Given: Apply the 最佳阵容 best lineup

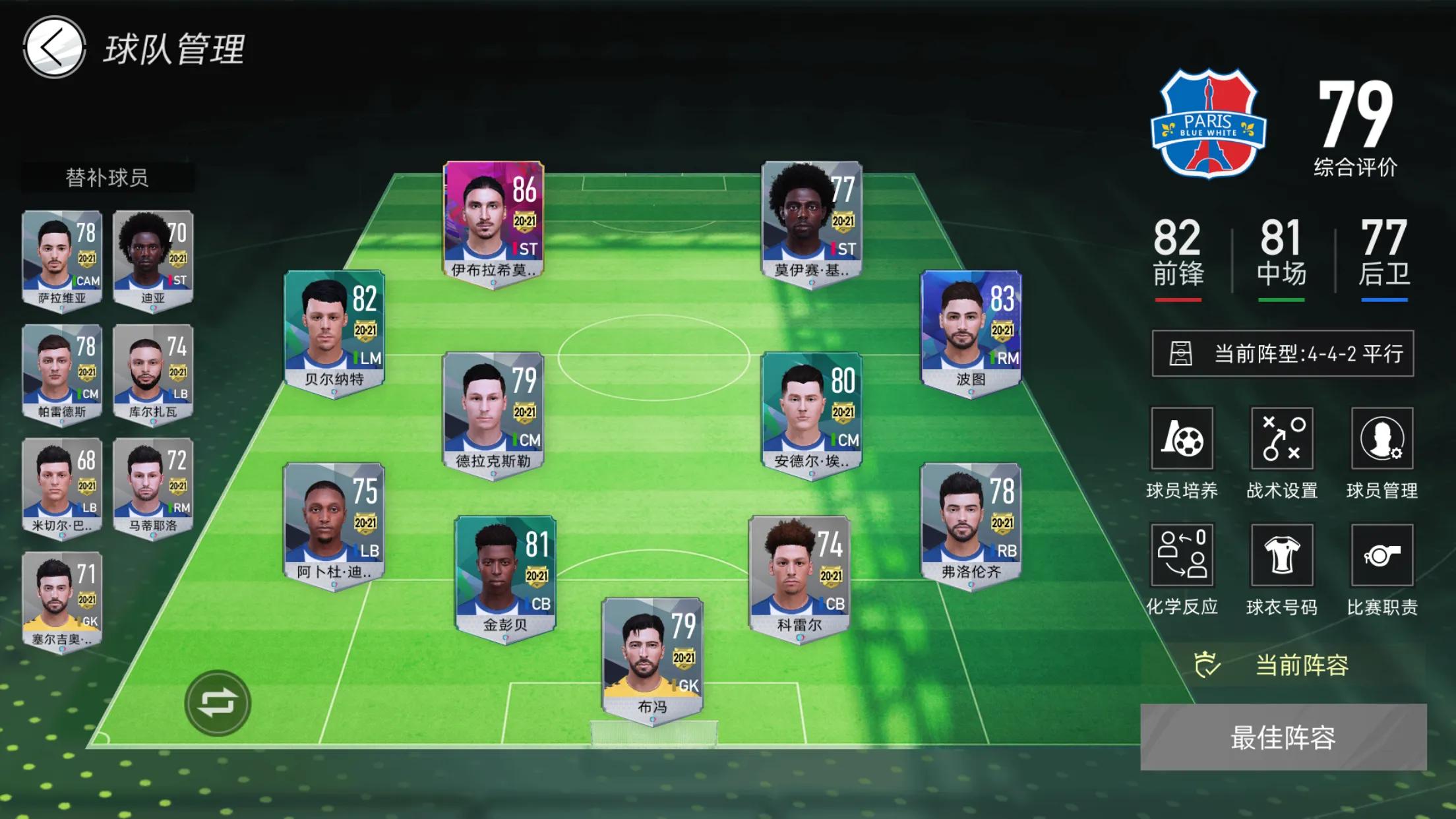Looking at the screenshot, I should (x=1283, y=737).
